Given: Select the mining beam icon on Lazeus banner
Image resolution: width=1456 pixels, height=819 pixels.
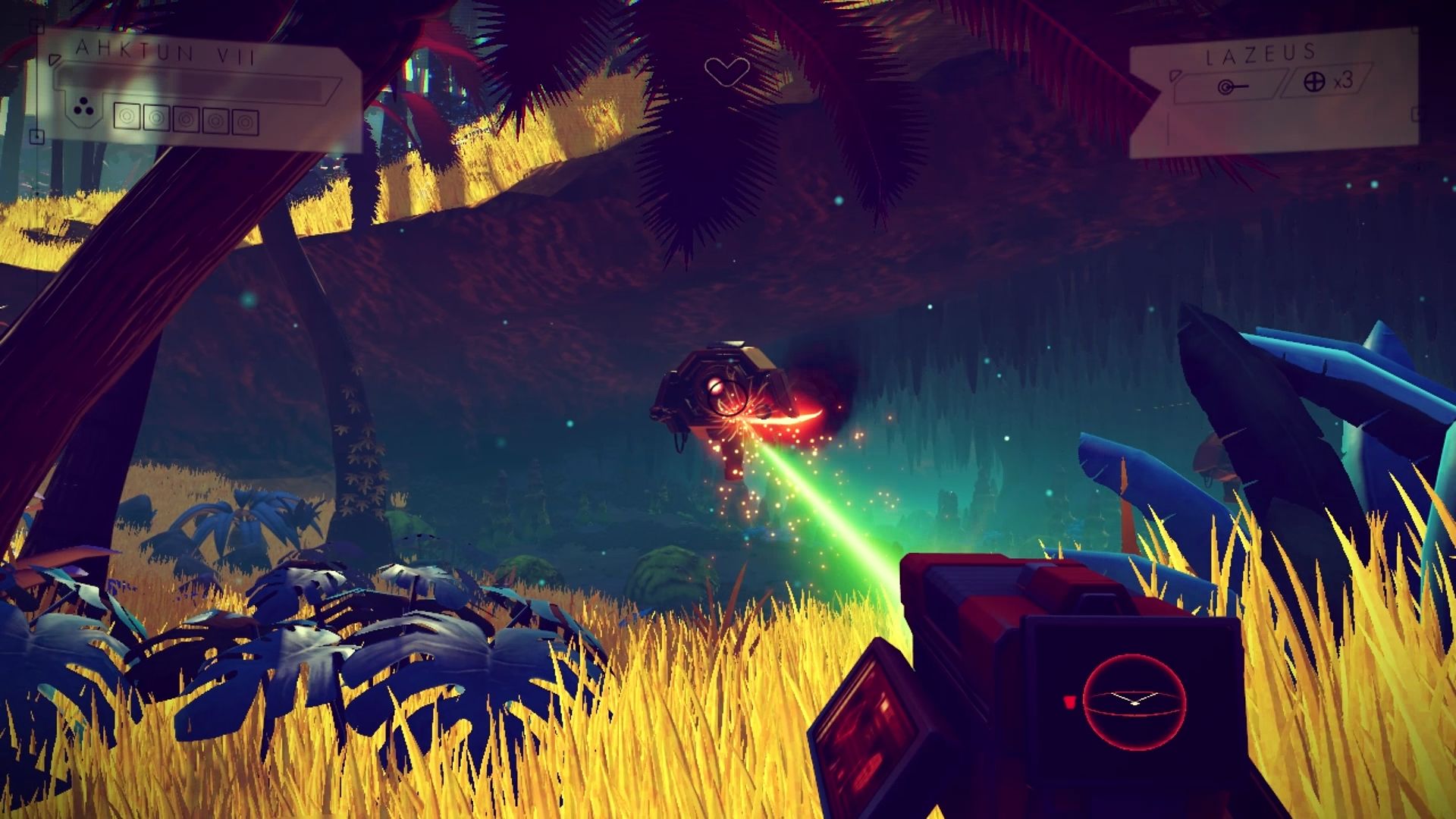Looking at the screenshot, I should [x=1234, y=86].
